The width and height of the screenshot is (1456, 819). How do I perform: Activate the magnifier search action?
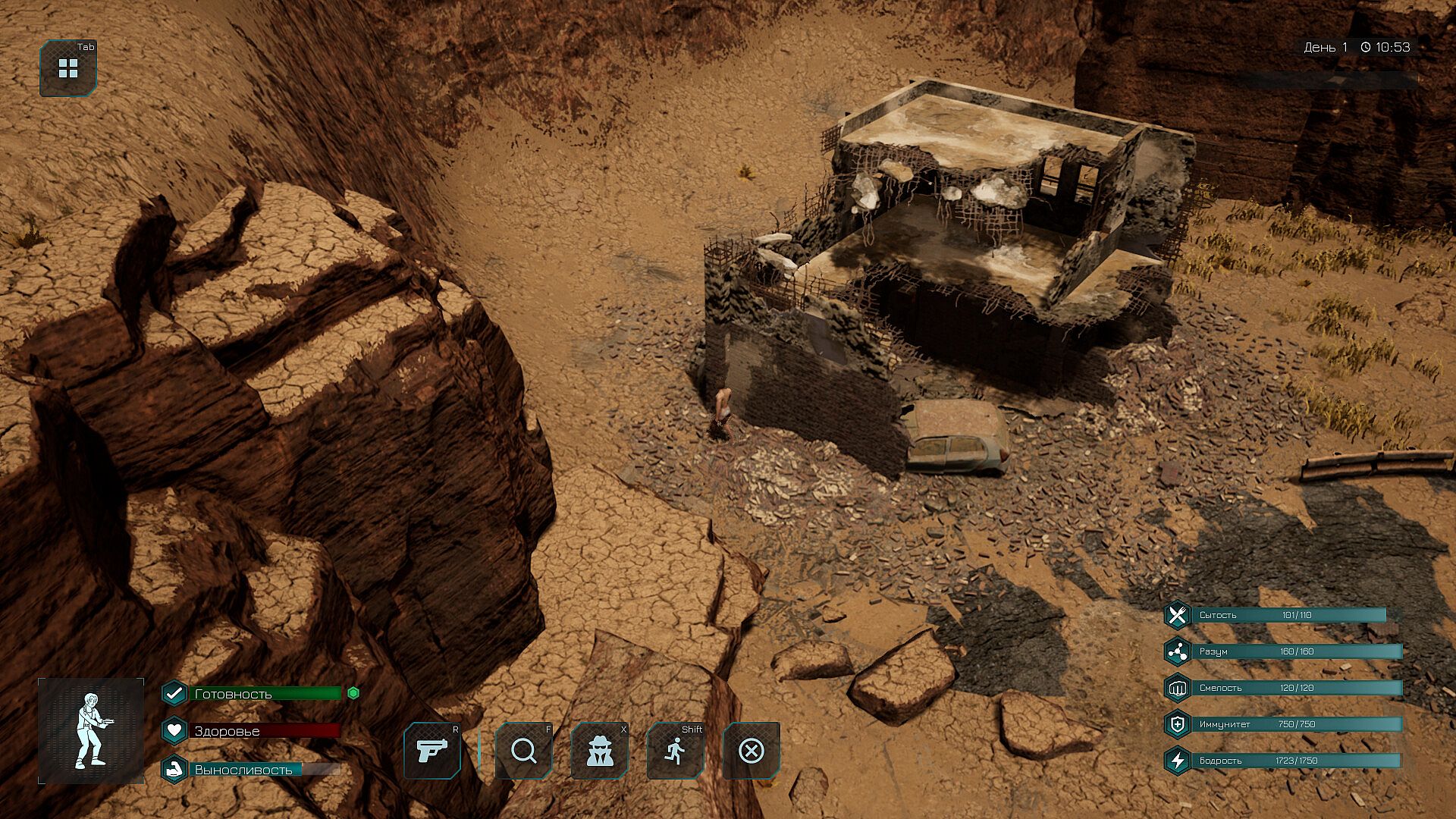point(523,751)
